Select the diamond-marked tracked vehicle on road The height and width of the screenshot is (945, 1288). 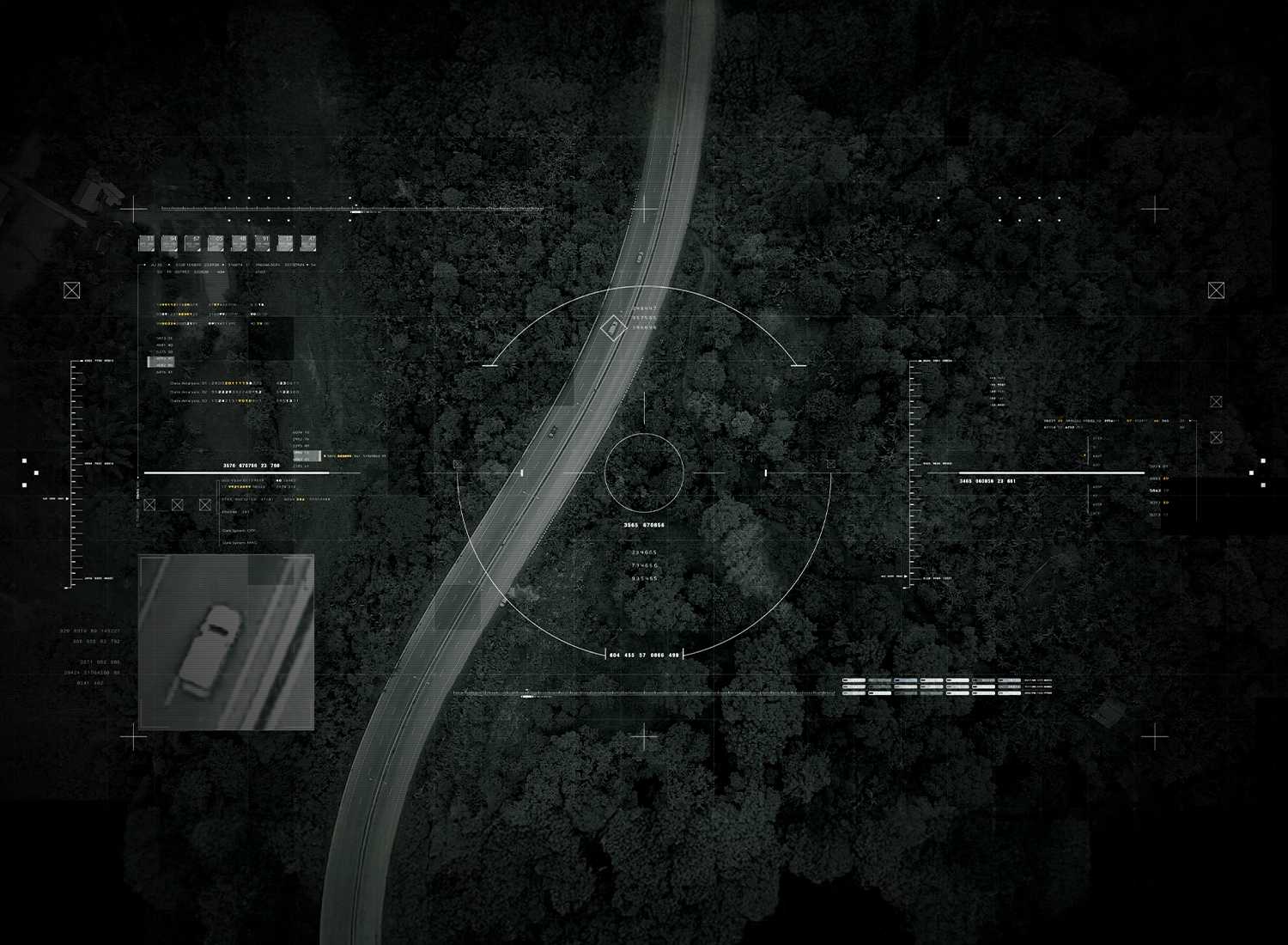[612, 327]
